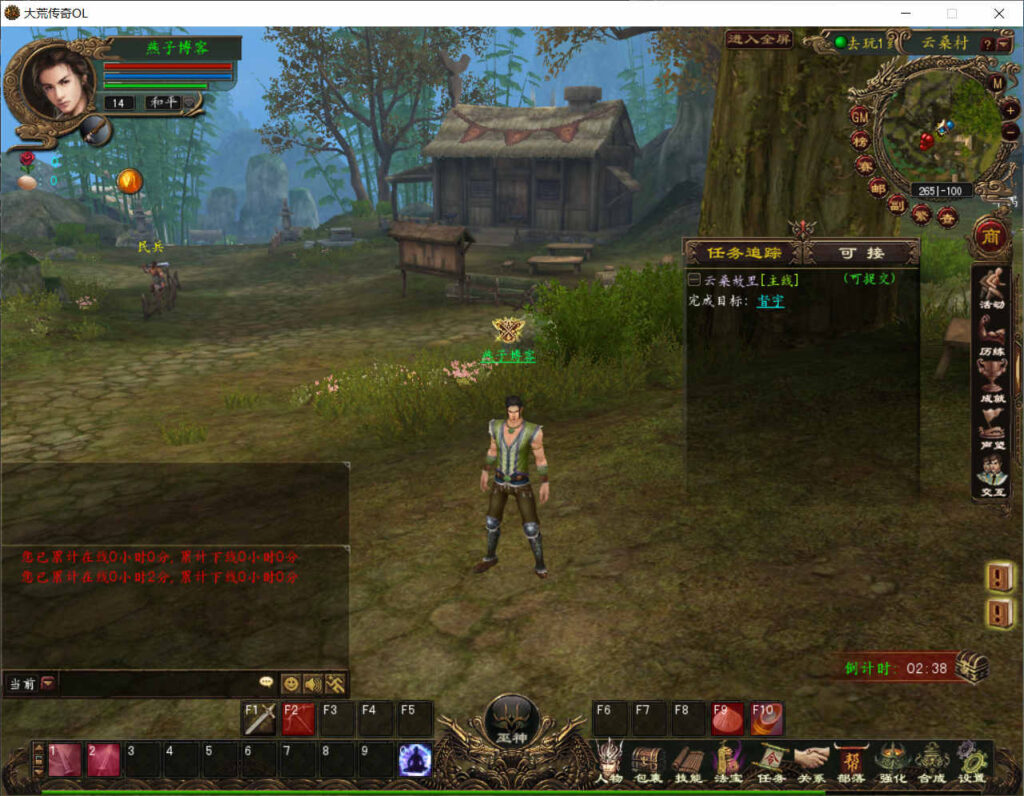Open the 关系 handshake relations menu

(x=811, y=761)
